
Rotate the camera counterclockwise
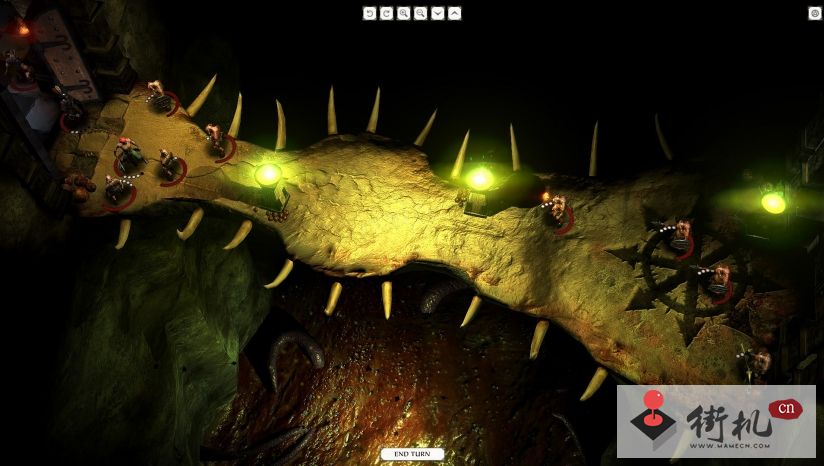[369, 13]
